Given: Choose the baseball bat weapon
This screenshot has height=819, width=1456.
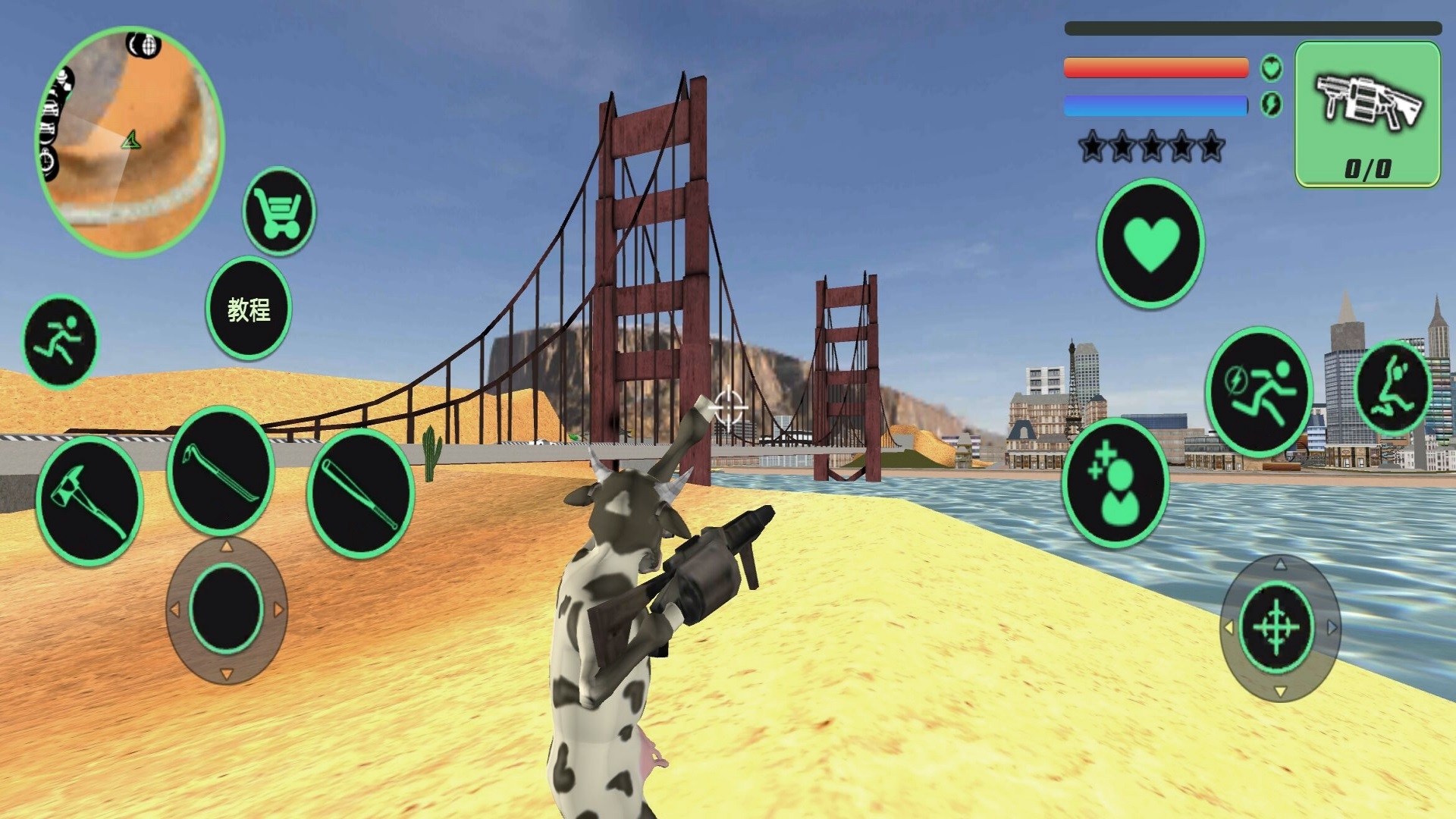Looking at the screenshot, I should point(361,493).
